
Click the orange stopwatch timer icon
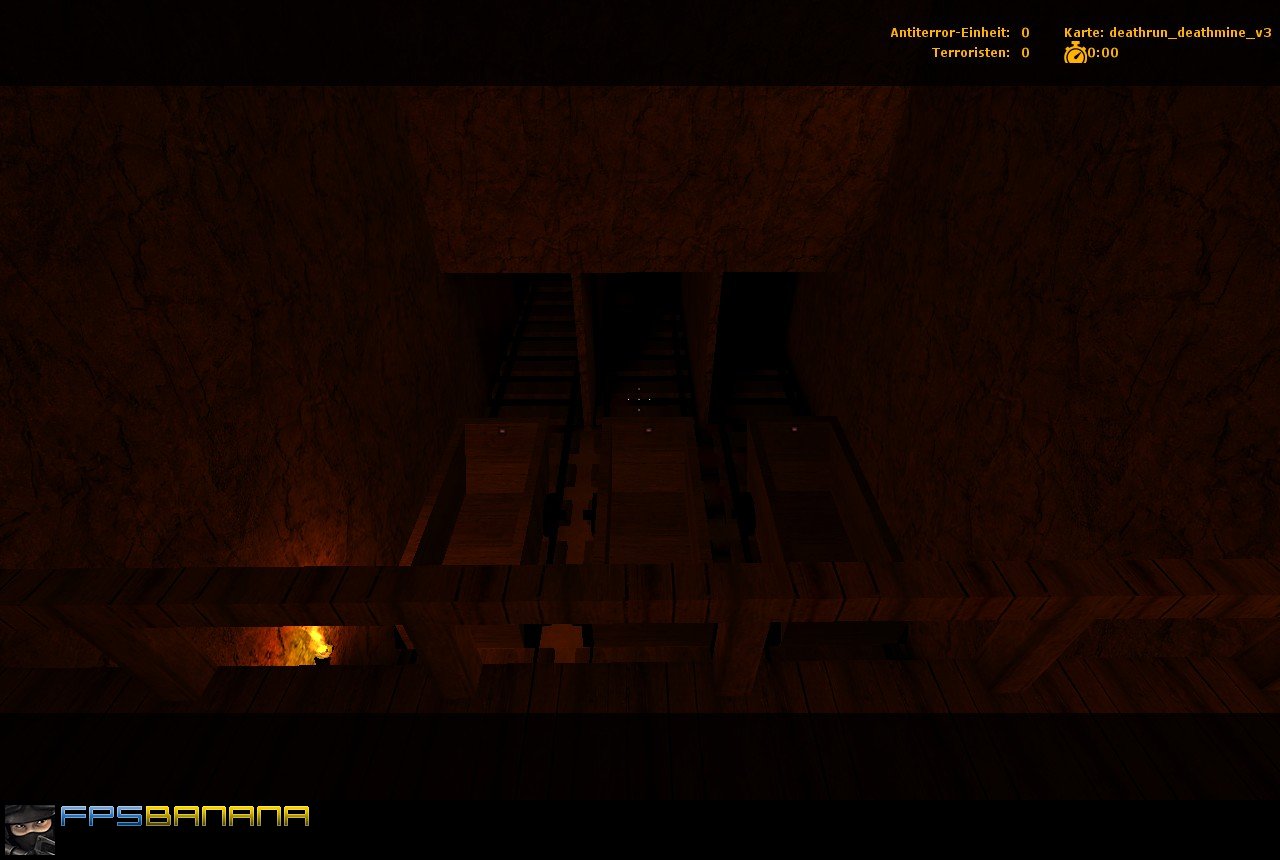click(x=1074, y=53)
